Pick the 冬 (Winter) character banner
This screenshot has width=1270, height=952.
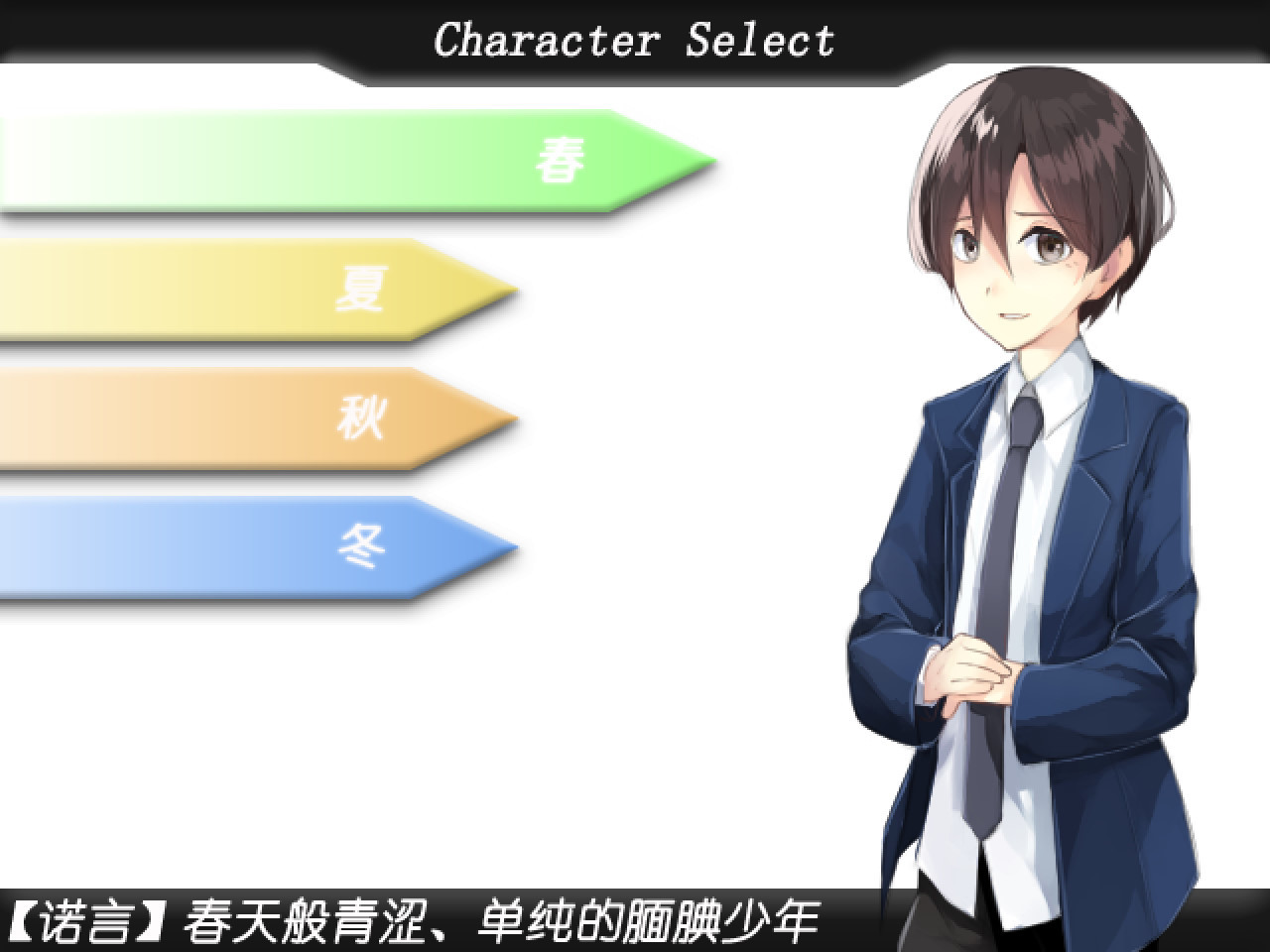pyautogui.click(x=248, y=545)
